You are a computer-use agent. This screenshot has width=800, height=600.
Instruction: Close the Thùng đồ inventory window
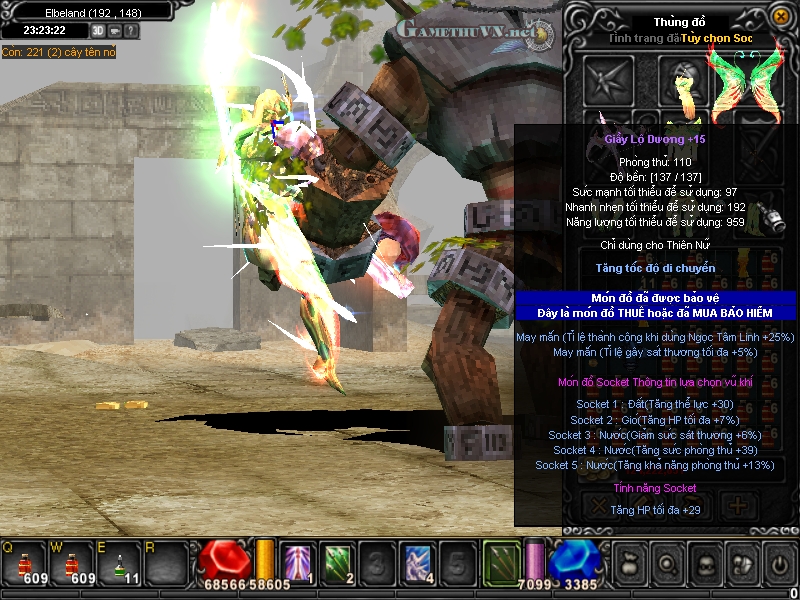780,16
